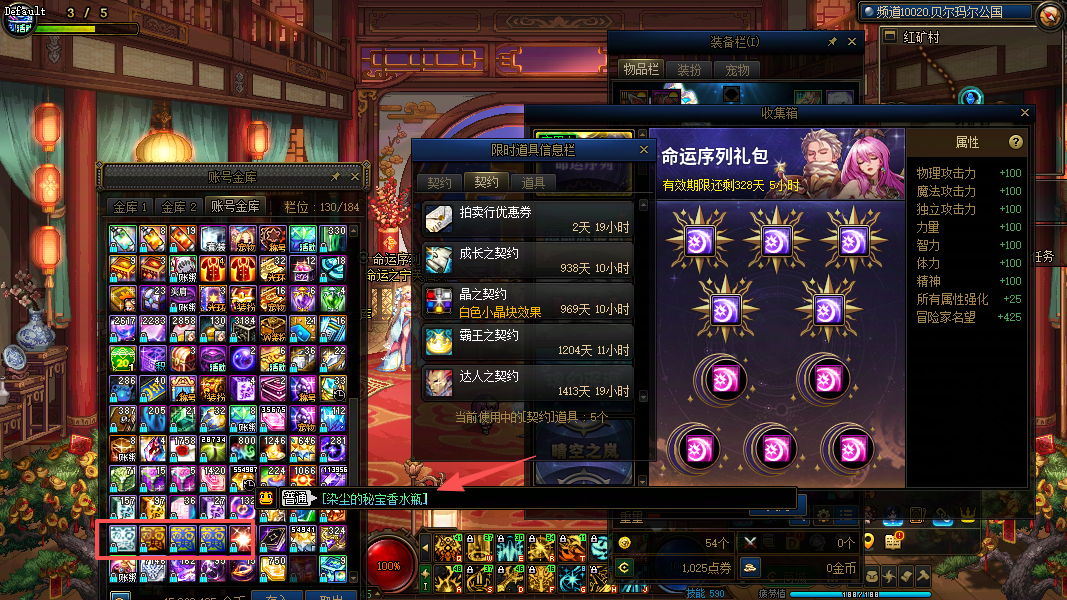The height and width of the screenshot is (600, 1067).
Task: Open the 金库 1 vault tab
Action: coord(131,207)
